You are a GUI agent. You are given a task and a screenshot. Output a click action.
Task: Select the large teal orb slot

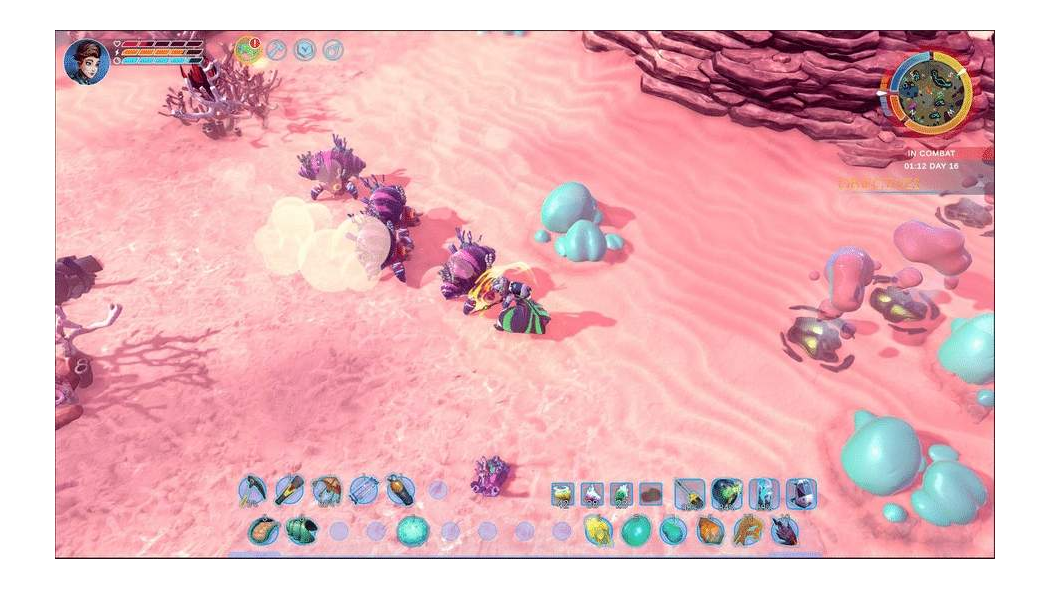point(412,530)
